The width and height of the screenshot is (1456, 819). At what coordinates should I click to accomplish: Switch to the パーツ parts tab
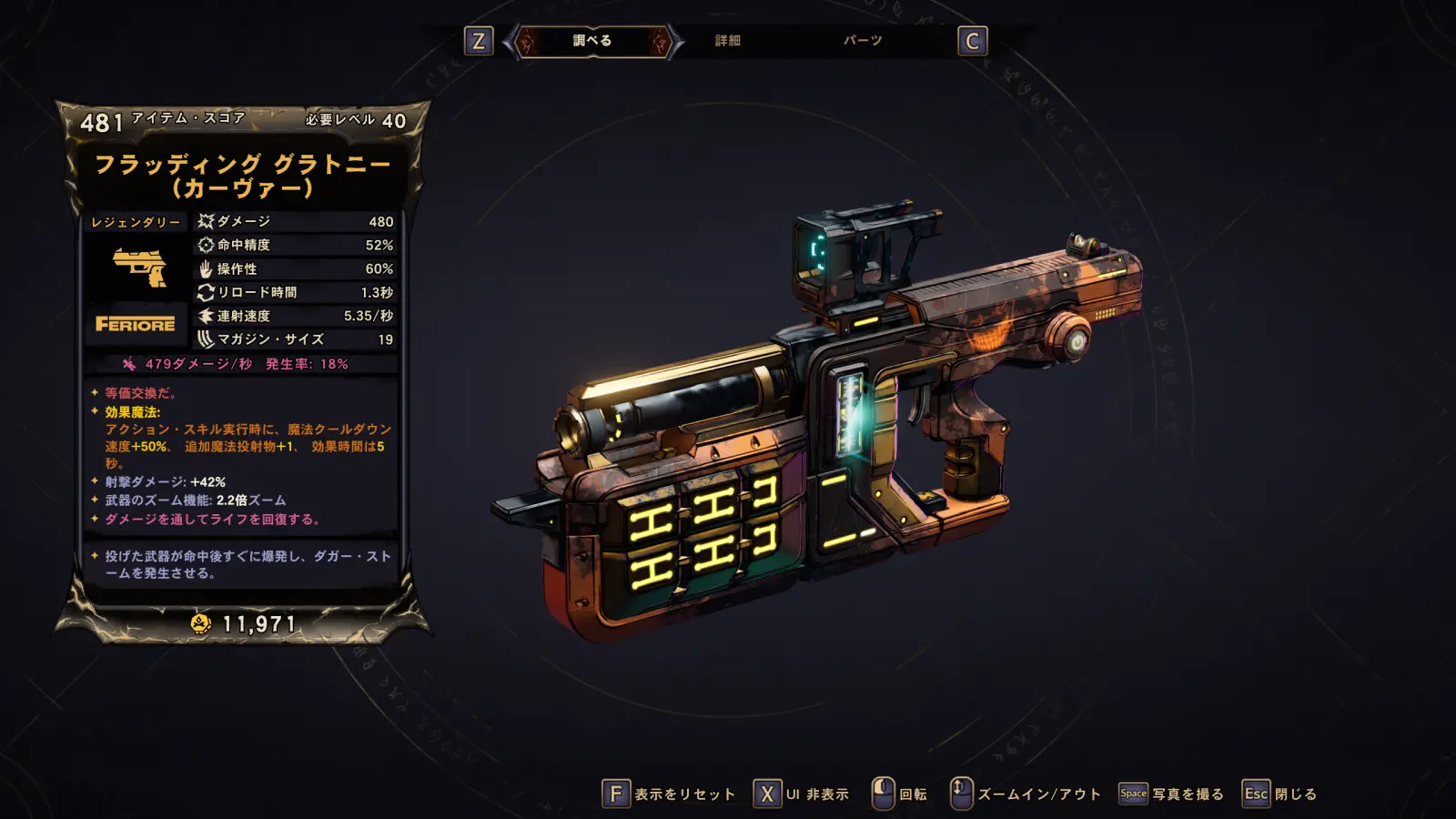tap(862, 41)
